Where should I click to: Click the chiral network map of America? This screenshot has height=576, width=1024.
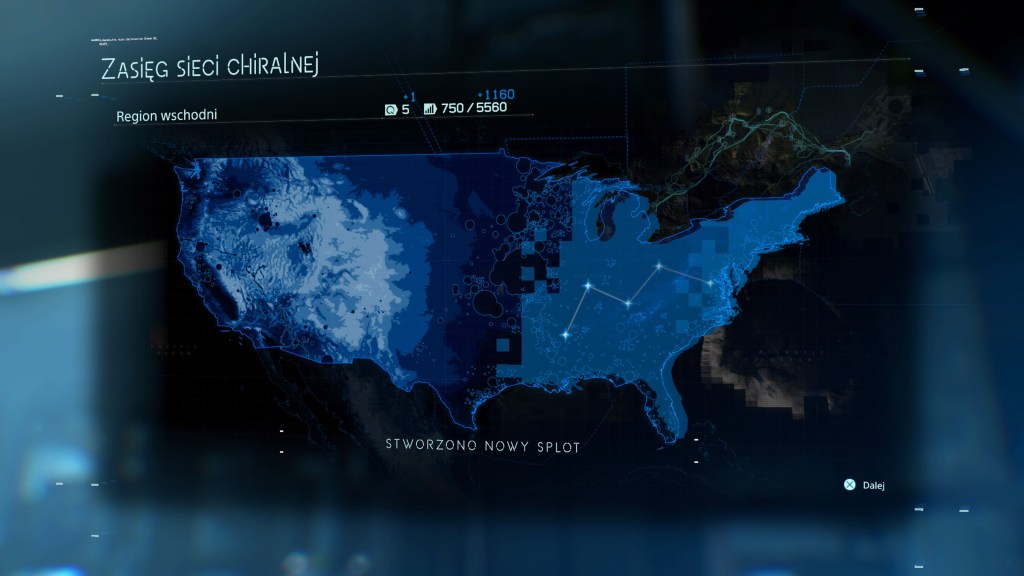point(500,290)
